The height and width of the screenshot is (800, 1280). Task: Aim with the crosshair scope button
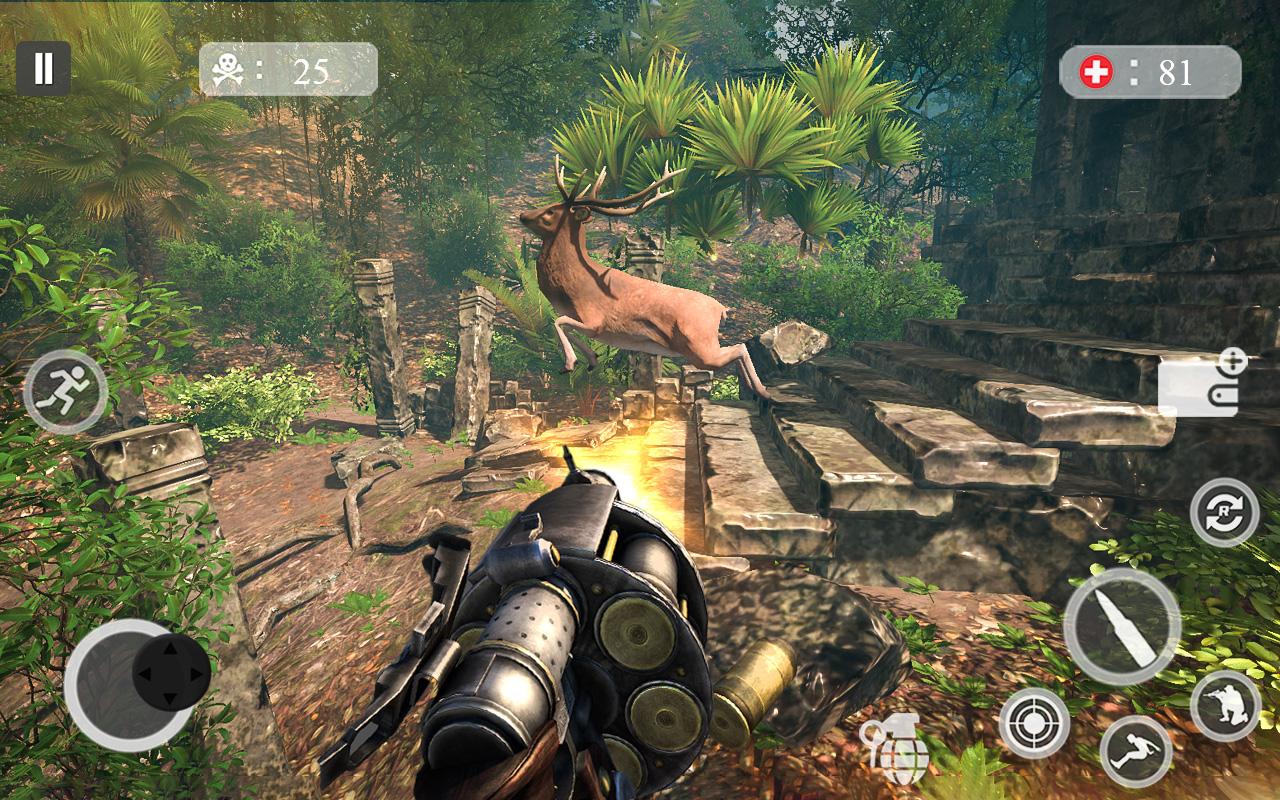pyautogui.click(x=1034, y=722)
